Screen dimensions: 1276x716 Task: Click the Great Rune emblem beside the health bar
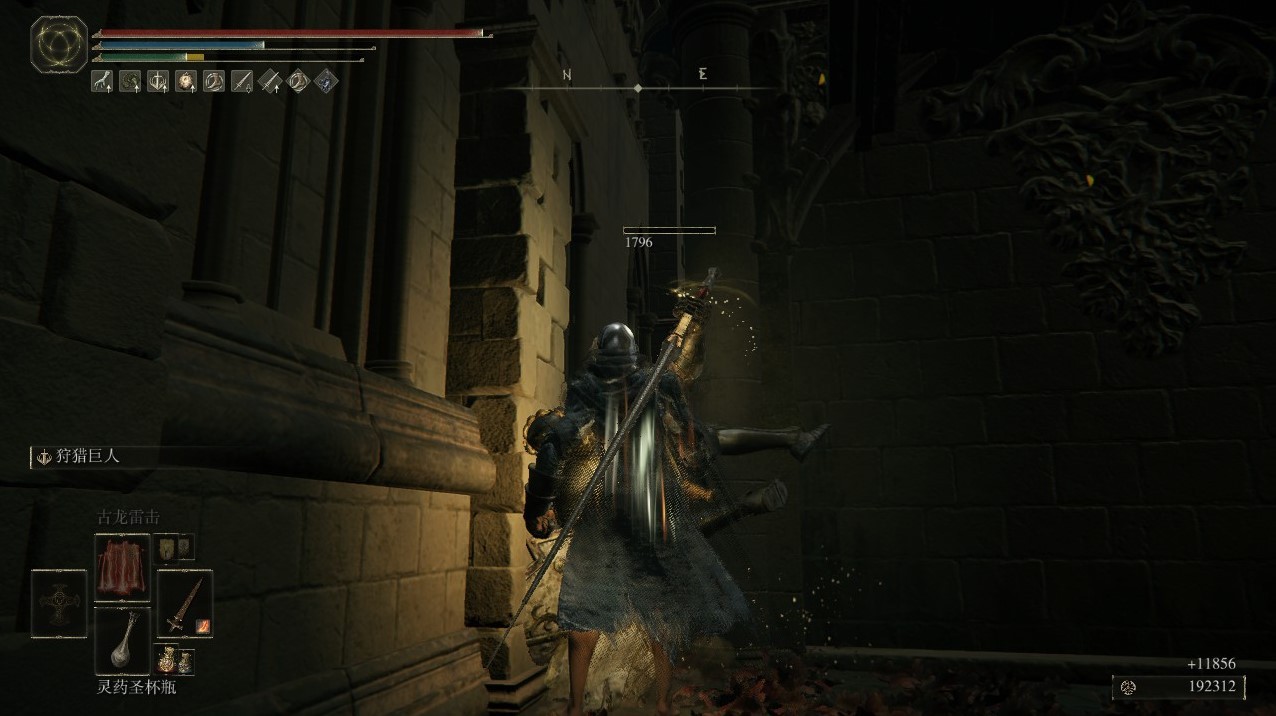tap(59, 44)
